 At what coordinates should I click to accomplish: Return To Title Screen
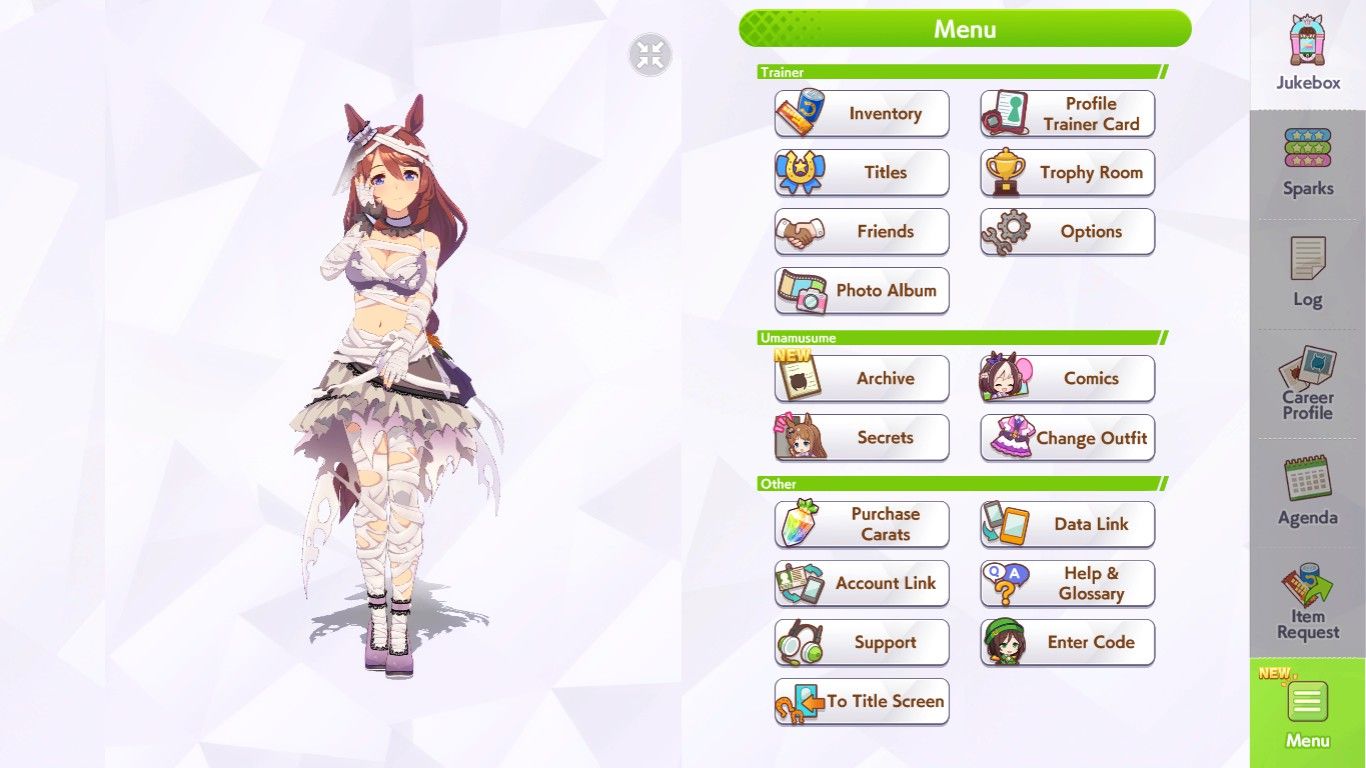(862, 702)
